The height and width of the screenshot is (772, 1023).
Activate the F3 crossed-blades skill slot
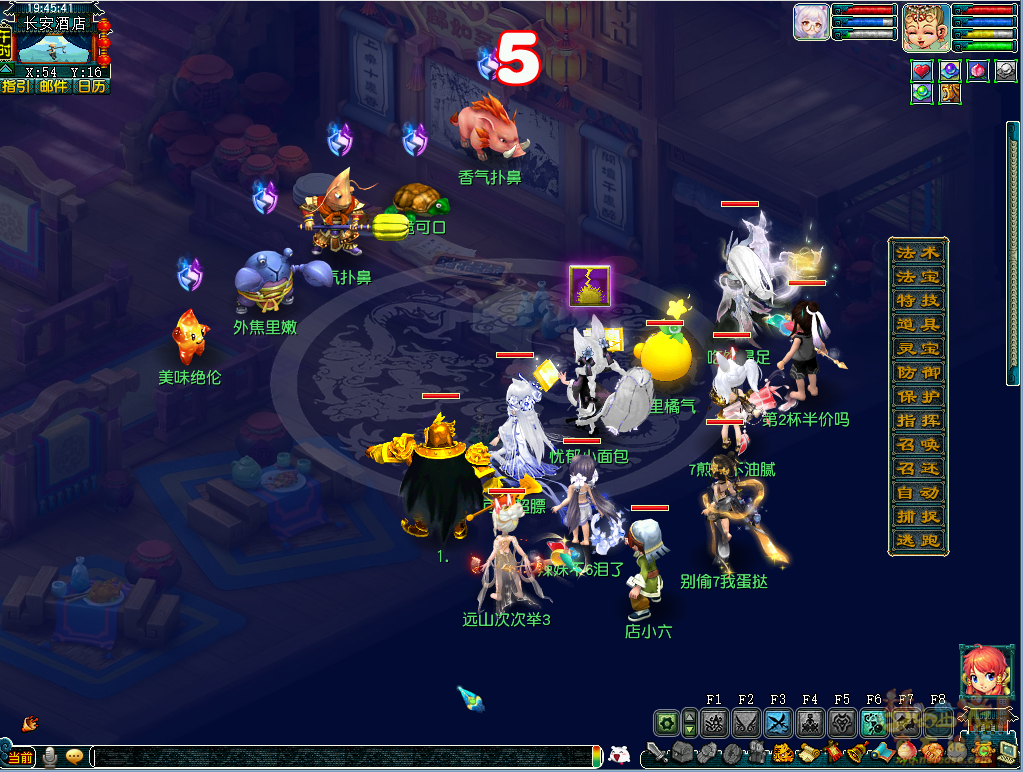[x=778, y=722]
